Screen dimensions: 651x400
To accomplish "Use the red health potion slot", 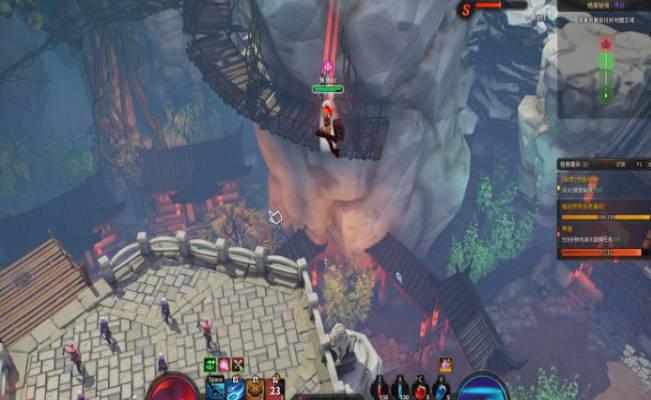I will pos(422,388).
